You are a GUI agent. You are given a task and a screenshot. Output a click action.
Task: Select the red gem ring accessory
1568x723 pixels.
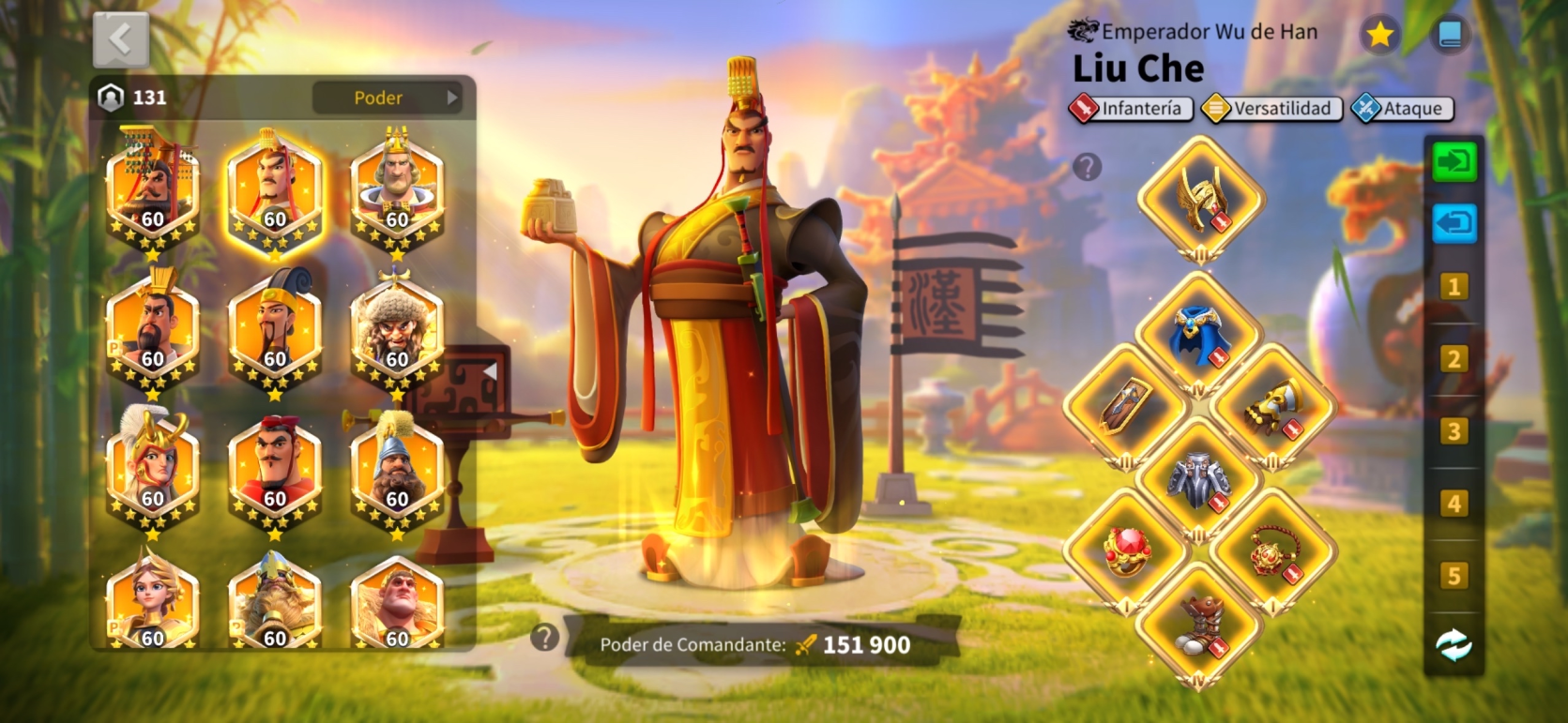click(x=1125, y=552)
